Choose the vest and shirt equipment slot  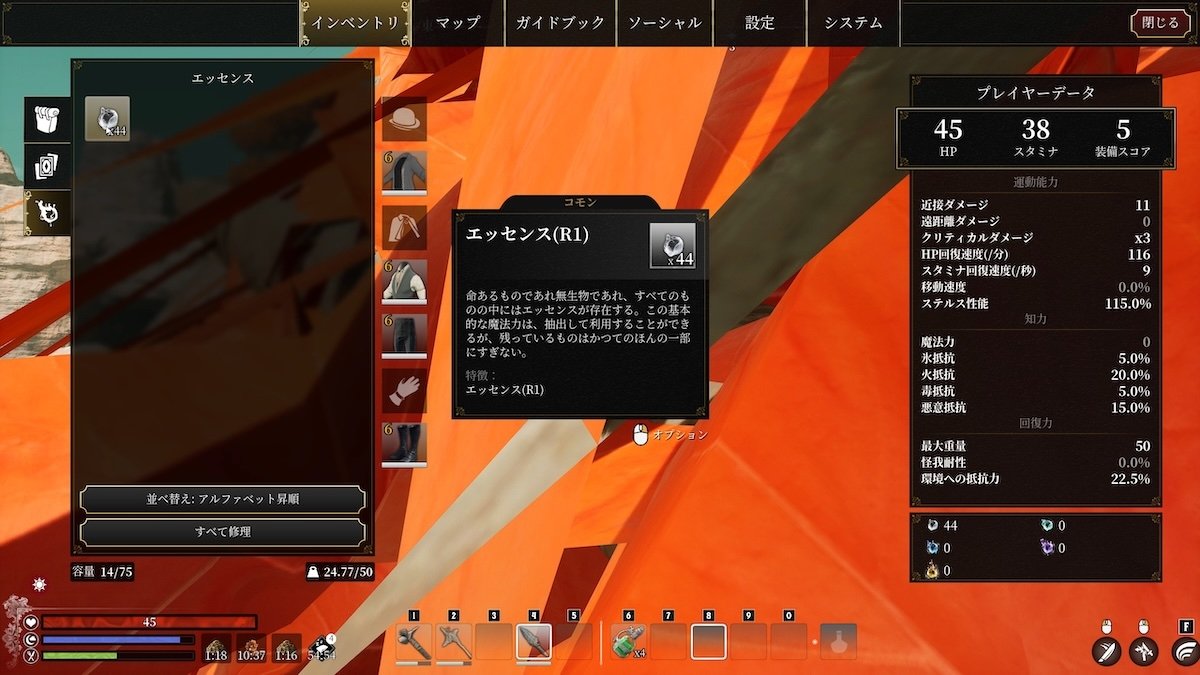click(404, 282)
